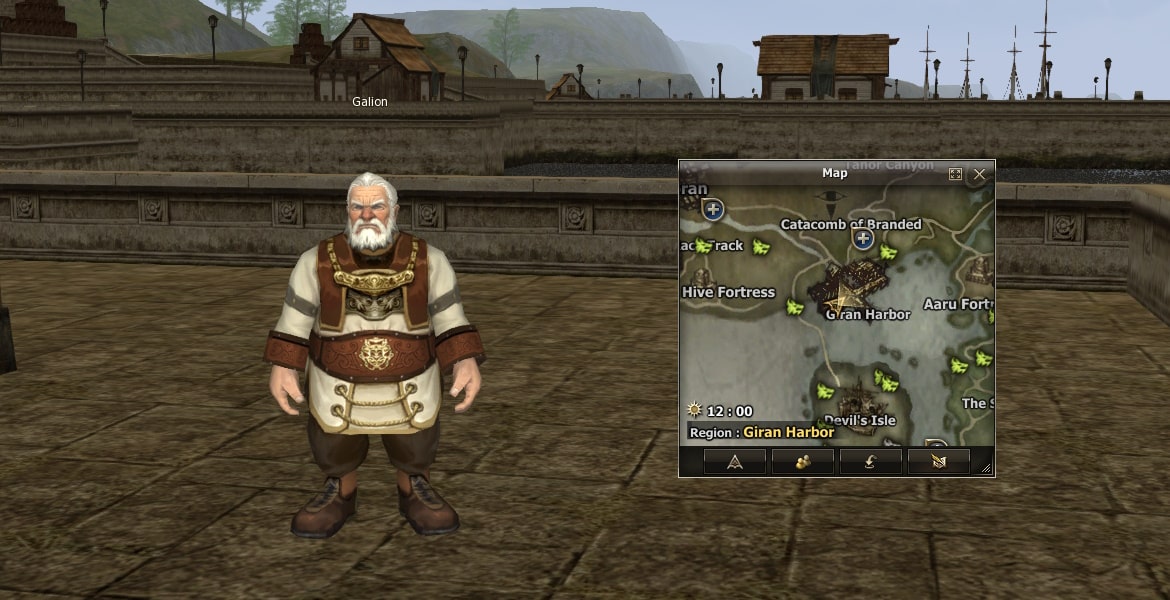Viewport: 1170px width, 600px height.
Task: Click the curved arrow button on map toolbar
Action: [x=871, y=461]
